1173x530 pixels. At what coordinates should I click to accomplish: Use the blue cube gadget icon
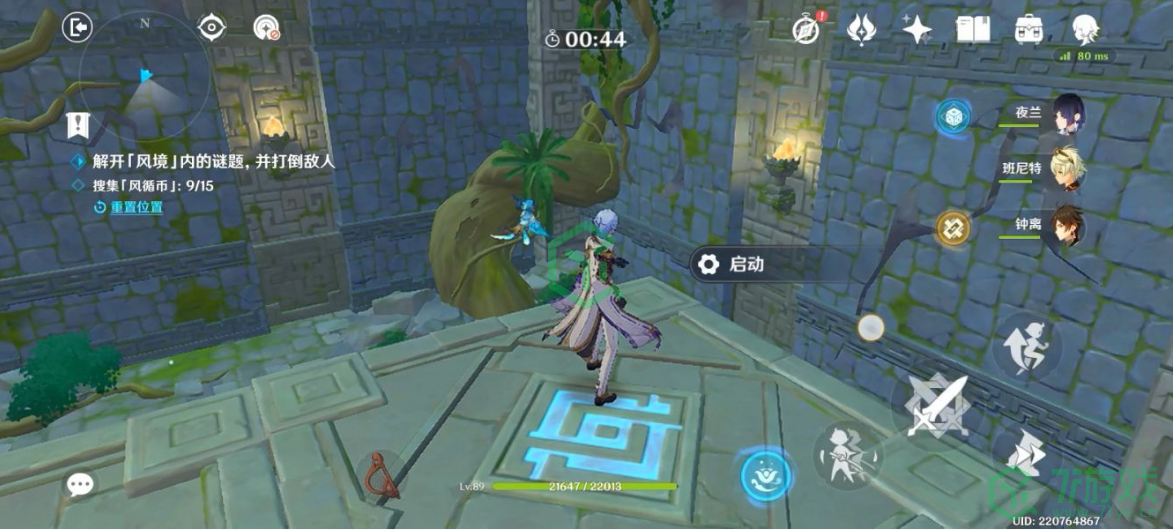[952, 117]
